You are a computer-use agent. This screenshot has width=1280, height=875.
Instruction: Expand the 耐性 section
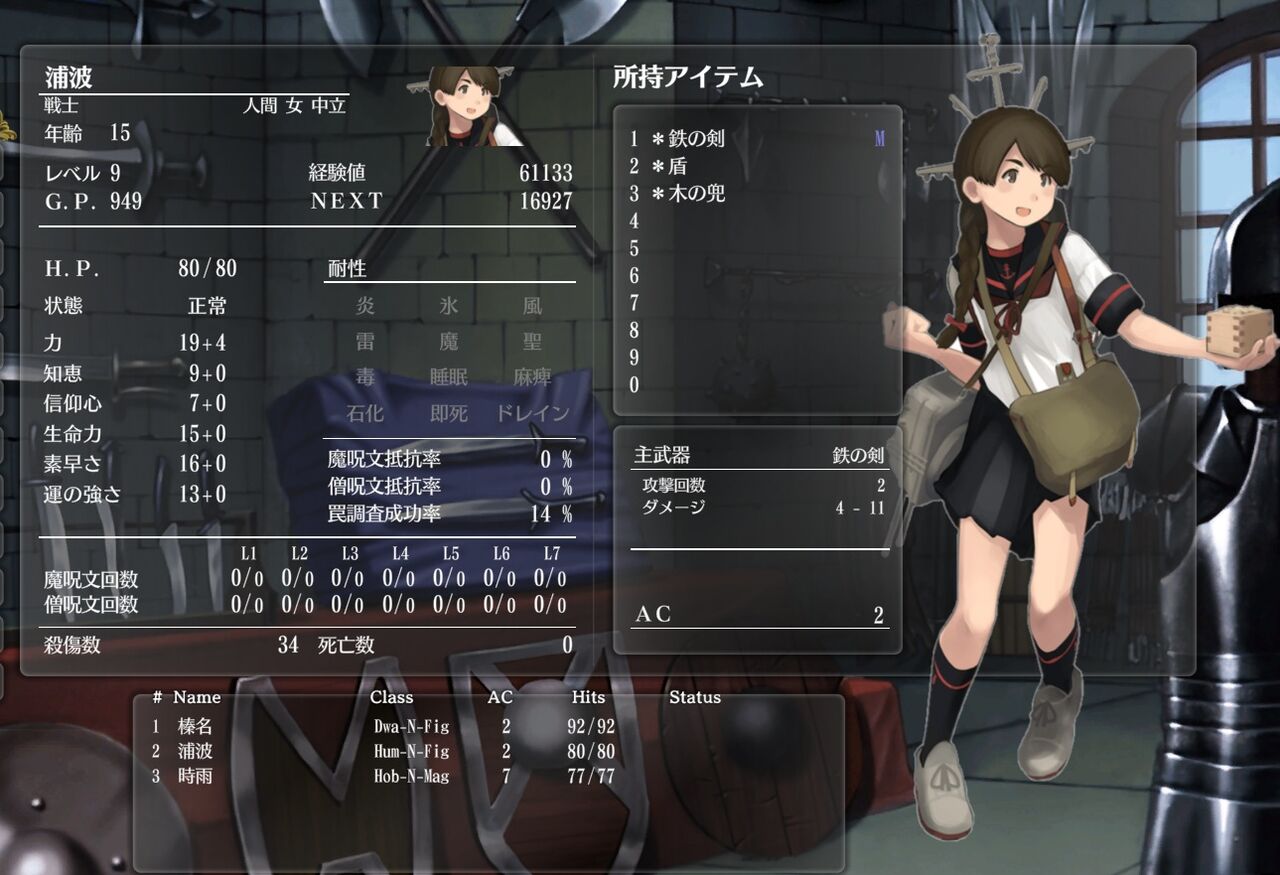pyautogui.click(x=344, y=268)
